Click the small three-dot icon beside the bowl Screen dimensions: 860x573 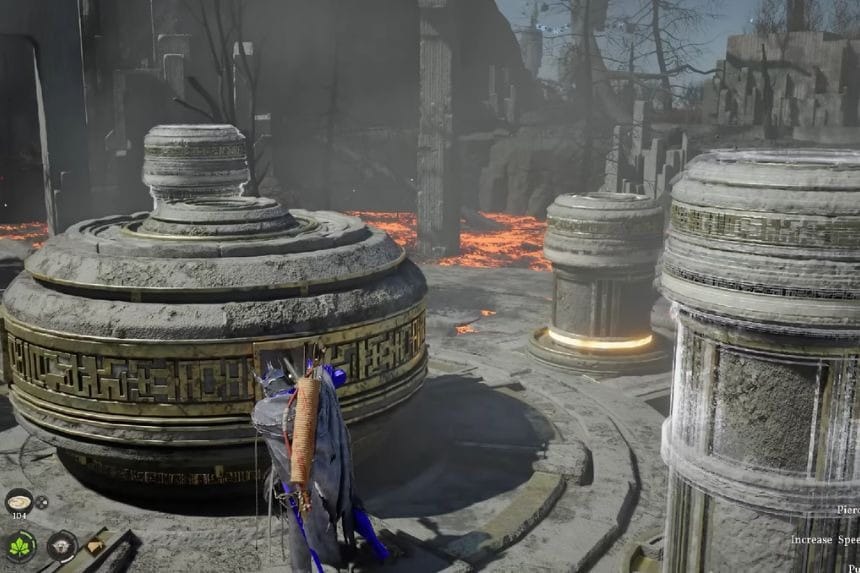coord(41,502)
